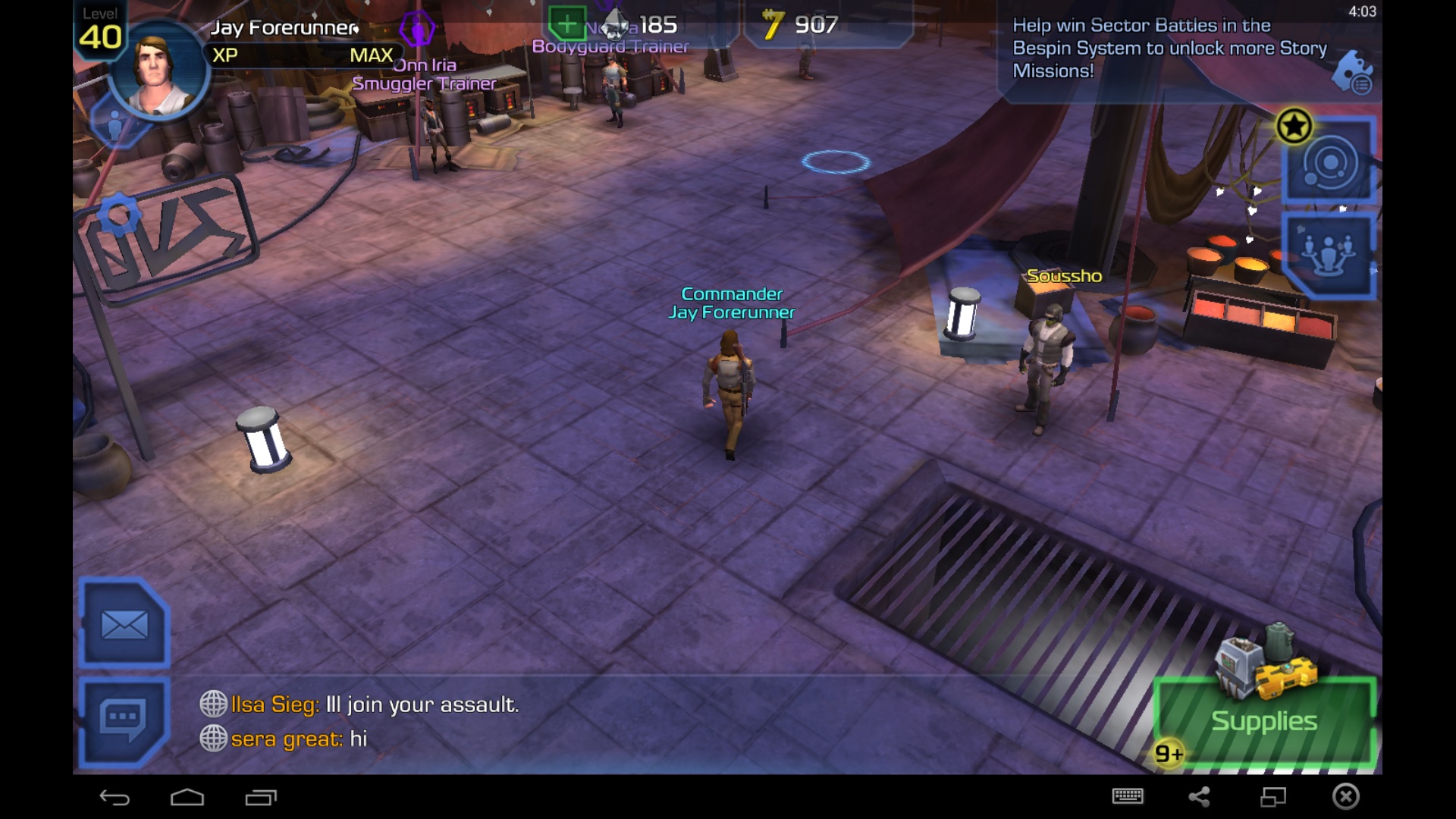Open the settings gear icon

click(118, 215)
